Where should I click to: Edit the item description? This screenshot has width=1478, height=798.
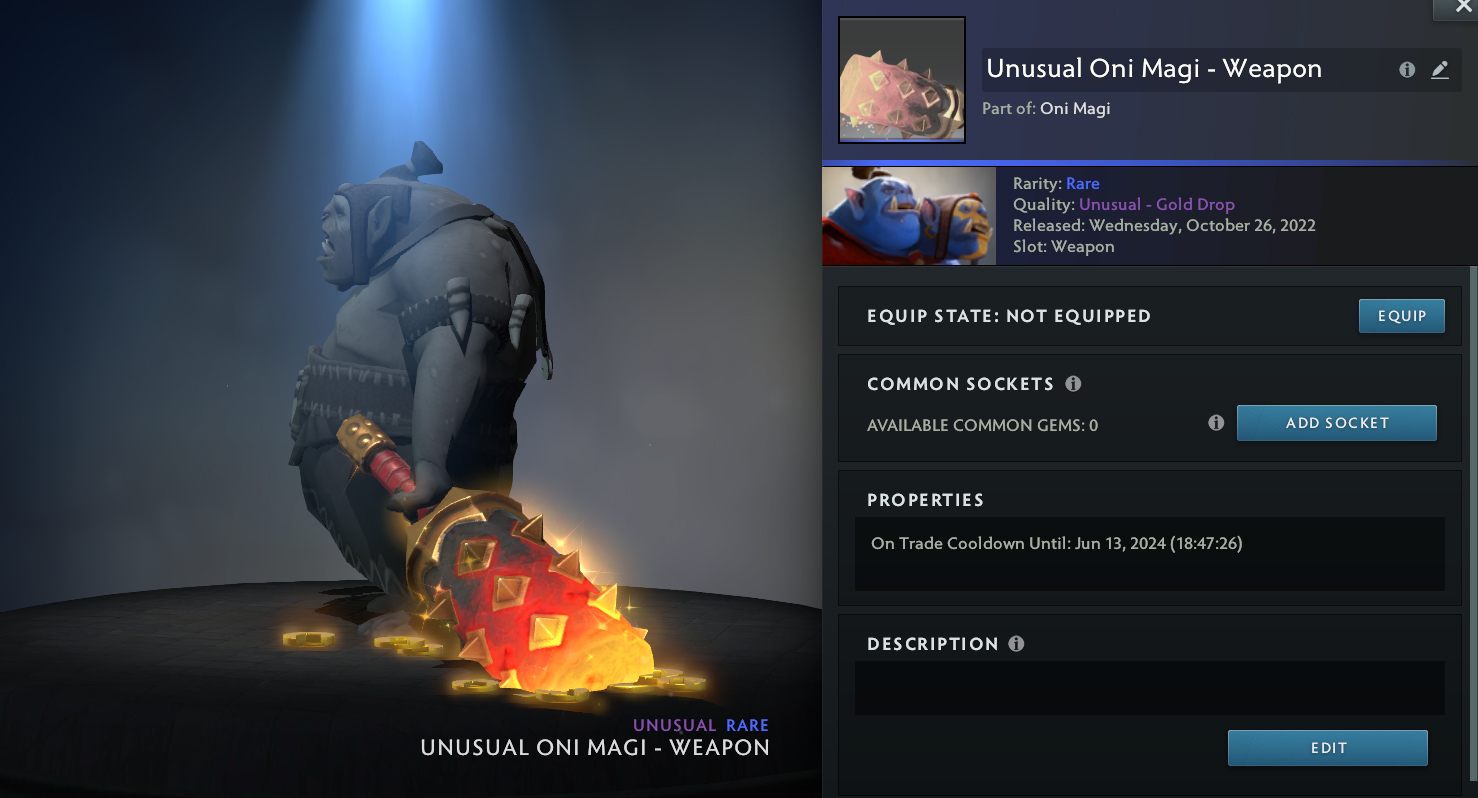[1327, 748]
